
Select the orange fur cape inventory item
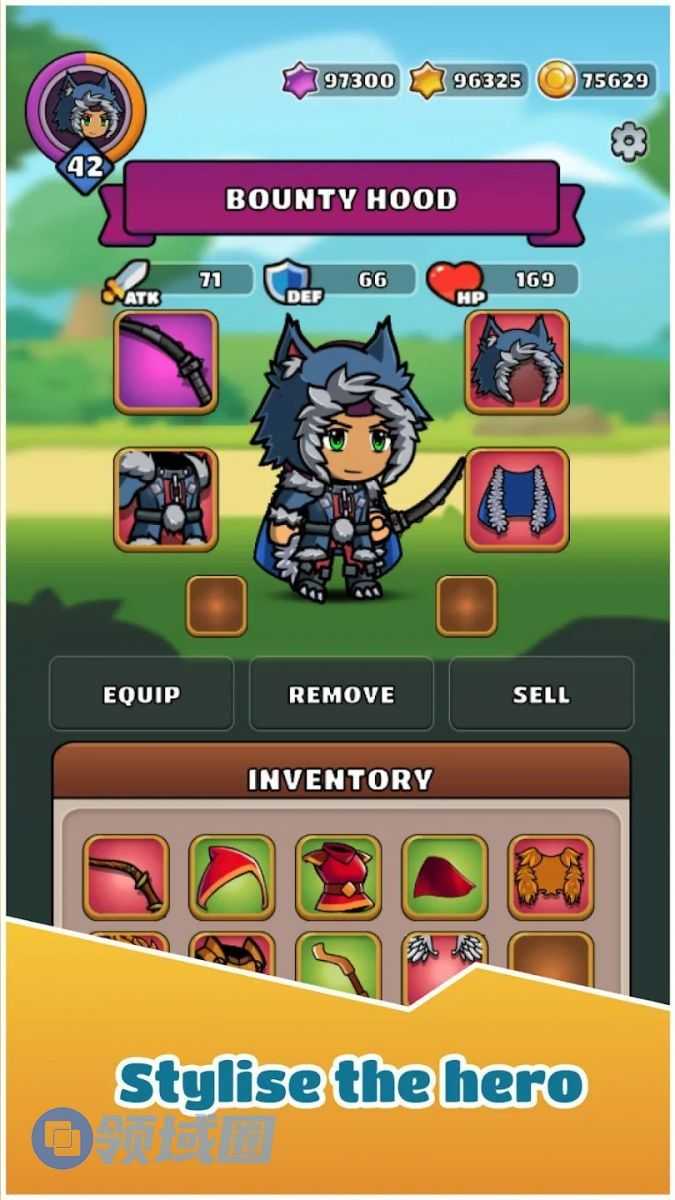point(550,877)
